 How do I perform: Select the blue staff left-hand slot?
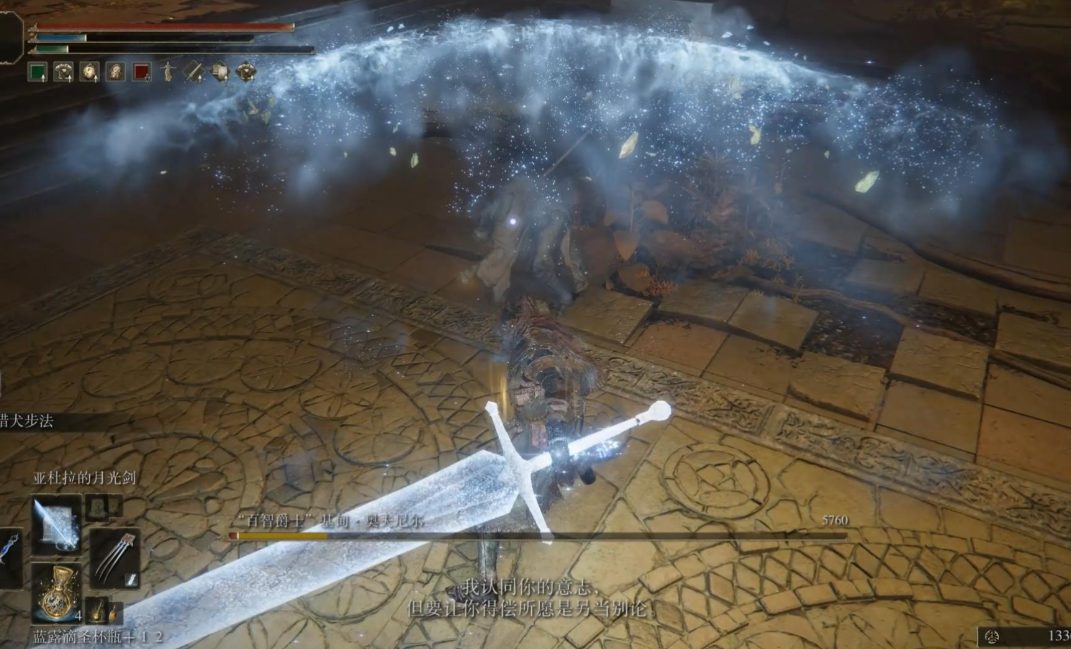9,556
